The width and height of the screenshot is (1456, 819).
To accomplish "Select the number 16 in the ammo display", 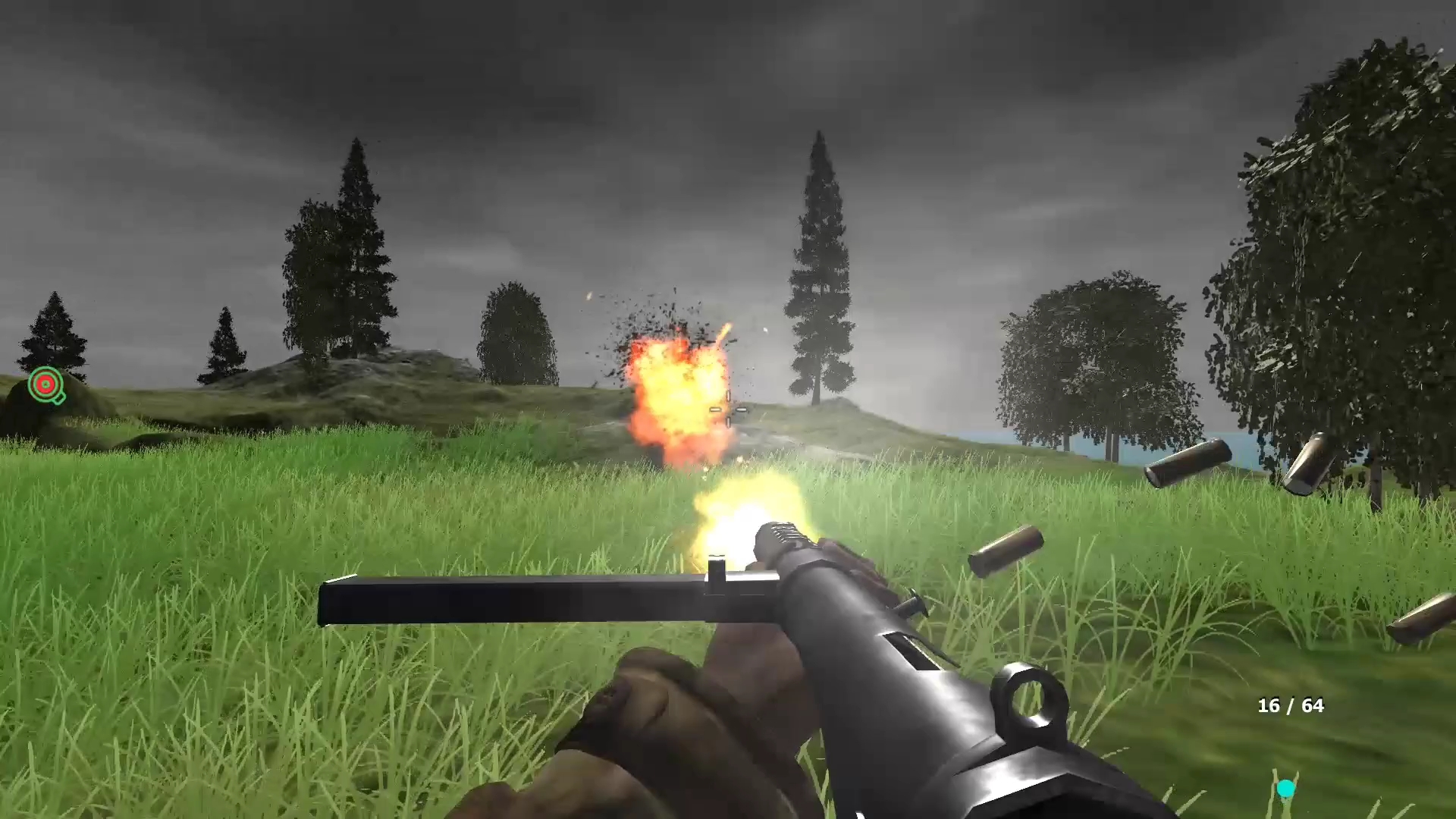I will click(x=1268, y=705).
